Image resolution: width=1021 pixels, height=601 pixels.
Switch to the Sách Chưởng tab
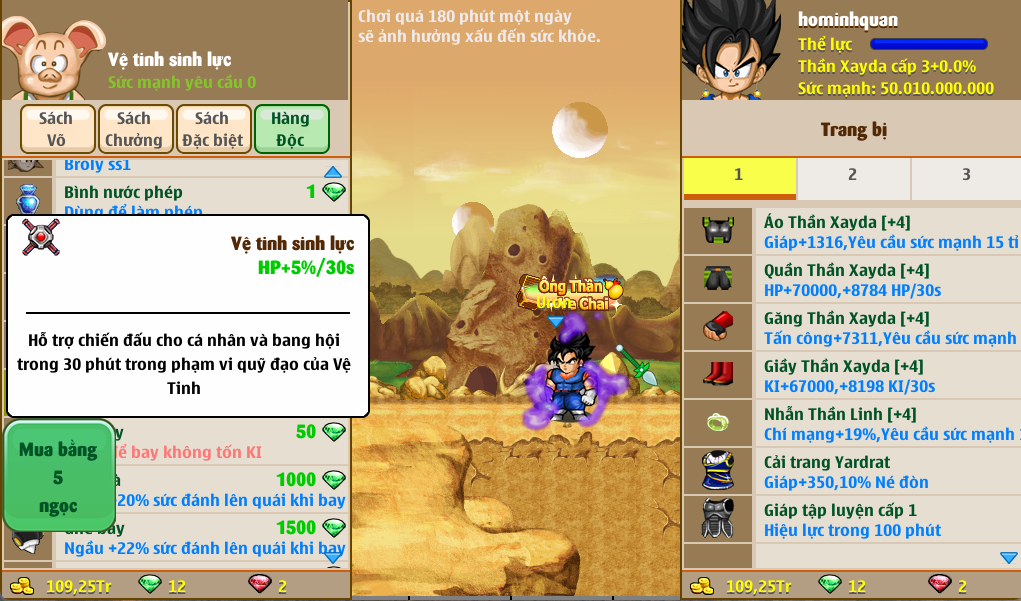134,129
